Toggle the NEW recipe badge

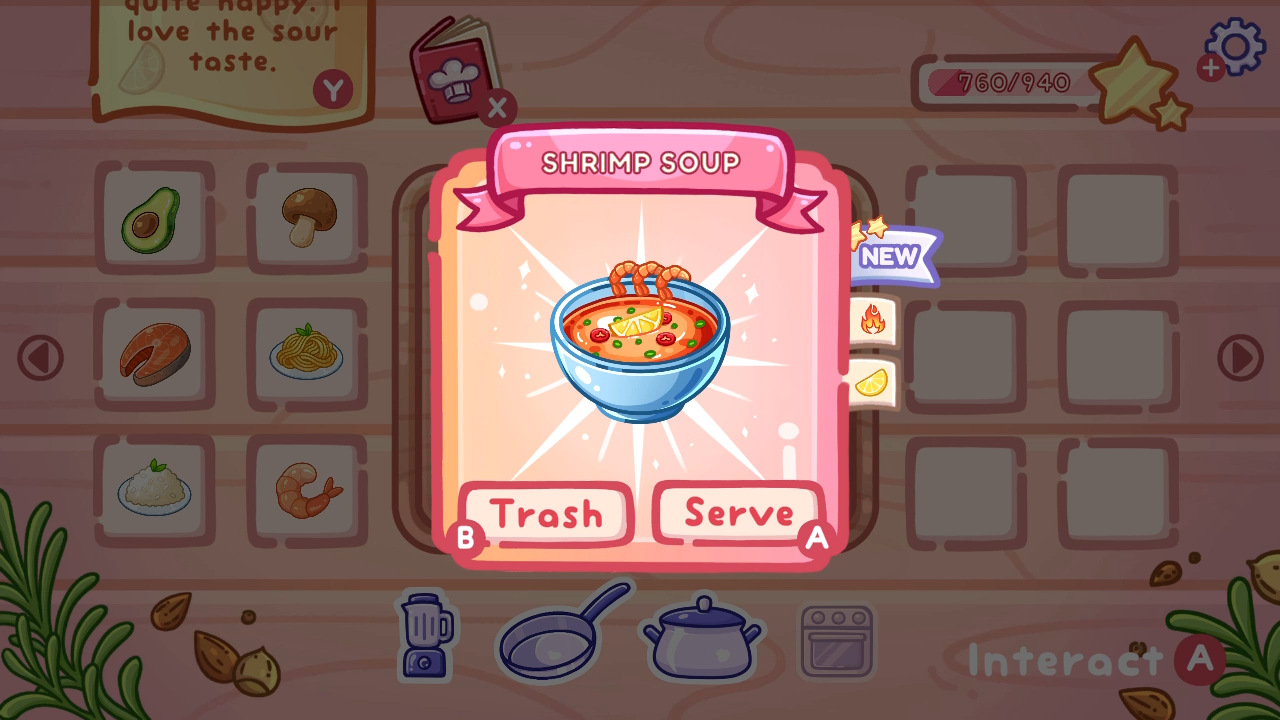click(890, 256)
